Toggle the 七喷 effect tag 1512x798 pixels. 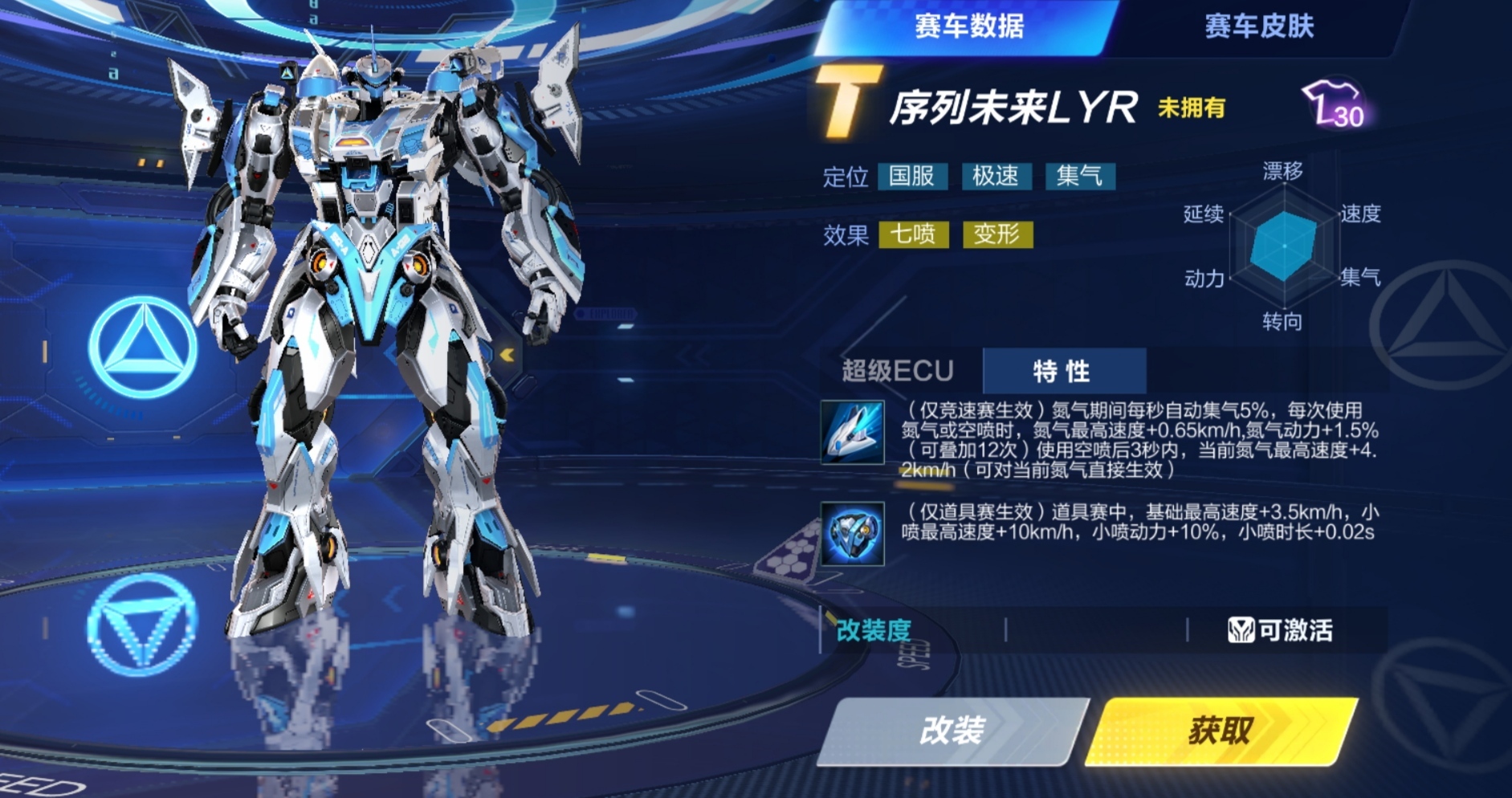pyautogui.click(x=915, y=234)
